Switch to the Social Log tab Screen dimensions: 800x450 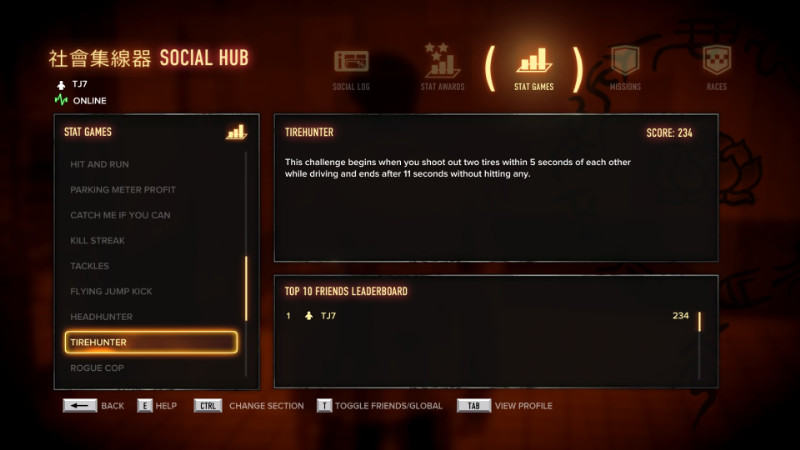click(x=351, y=67)
